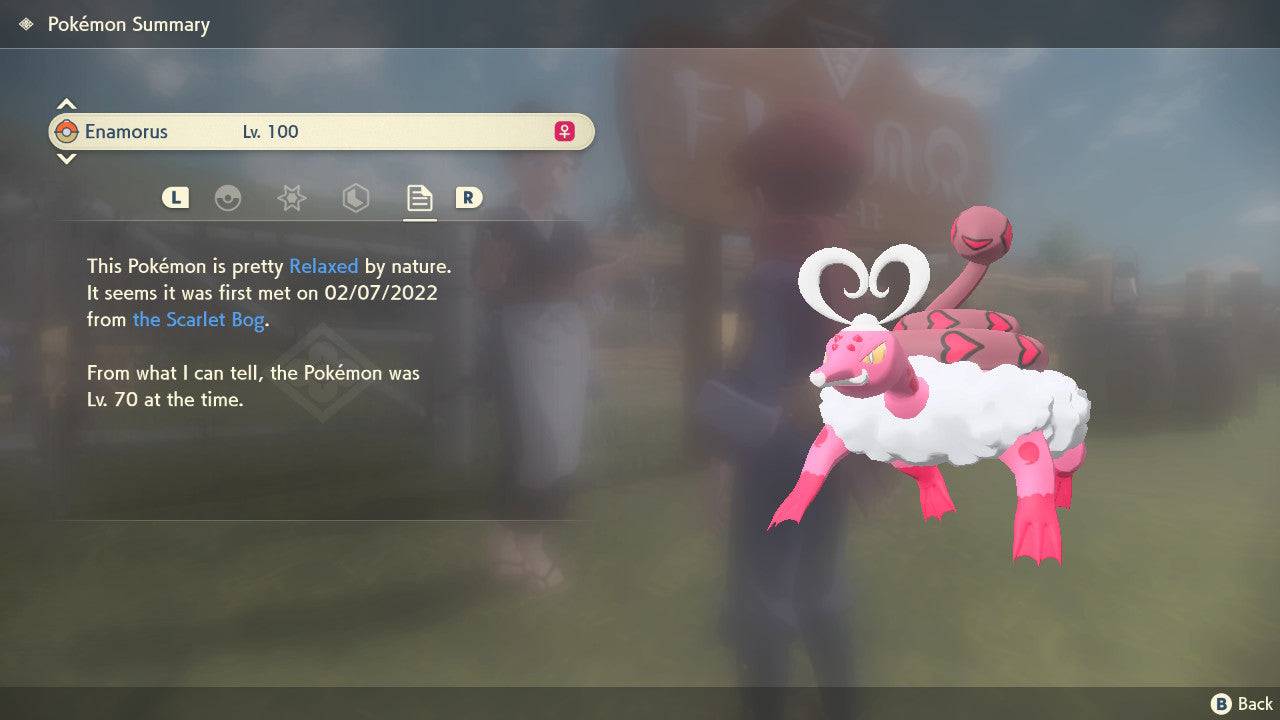Switch to the Poké Ball summary tab
This screenshot has height=720, width=1280.
pos(228,198)
